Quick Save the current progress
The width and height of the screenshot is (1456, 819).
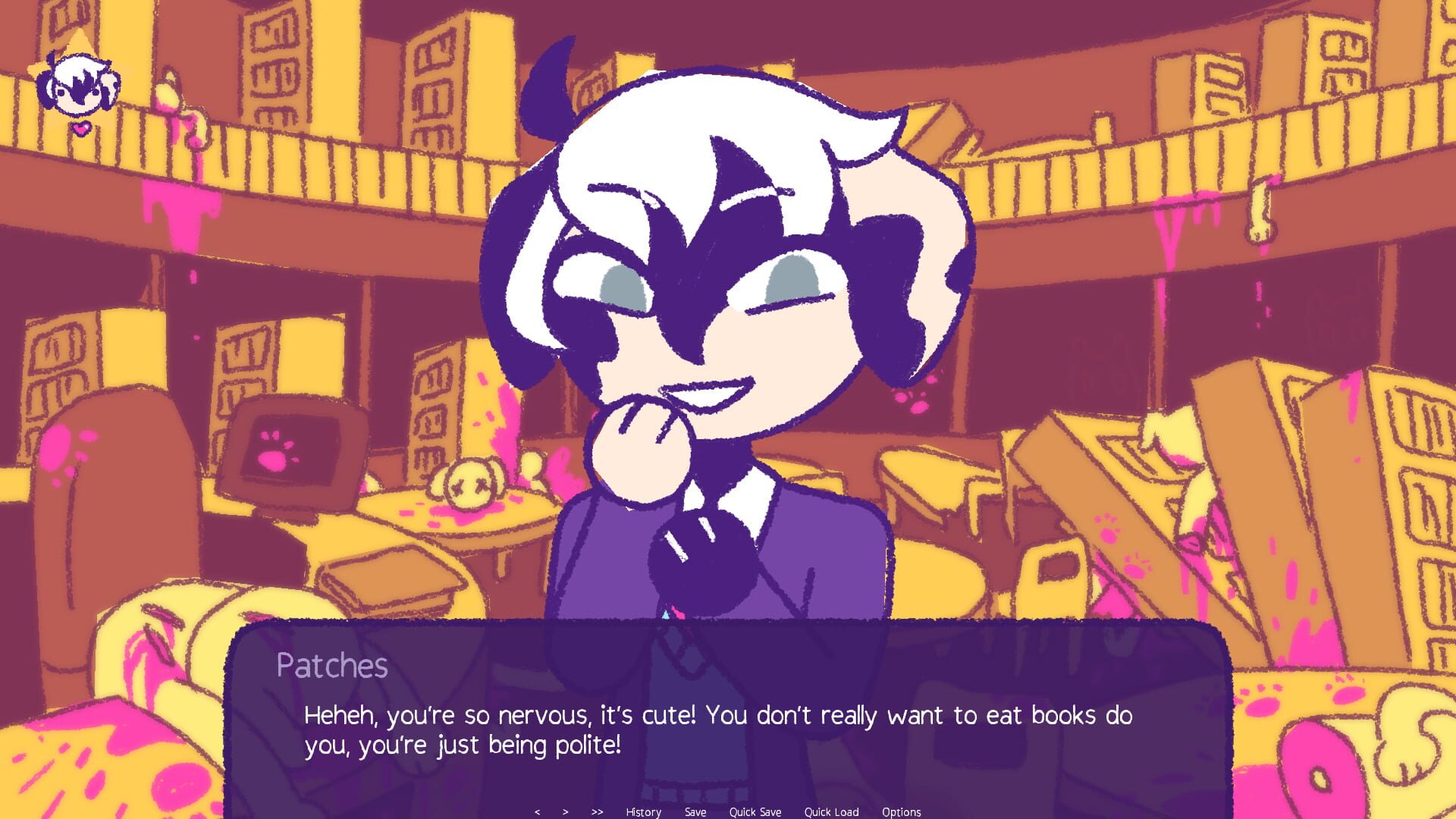755,811
